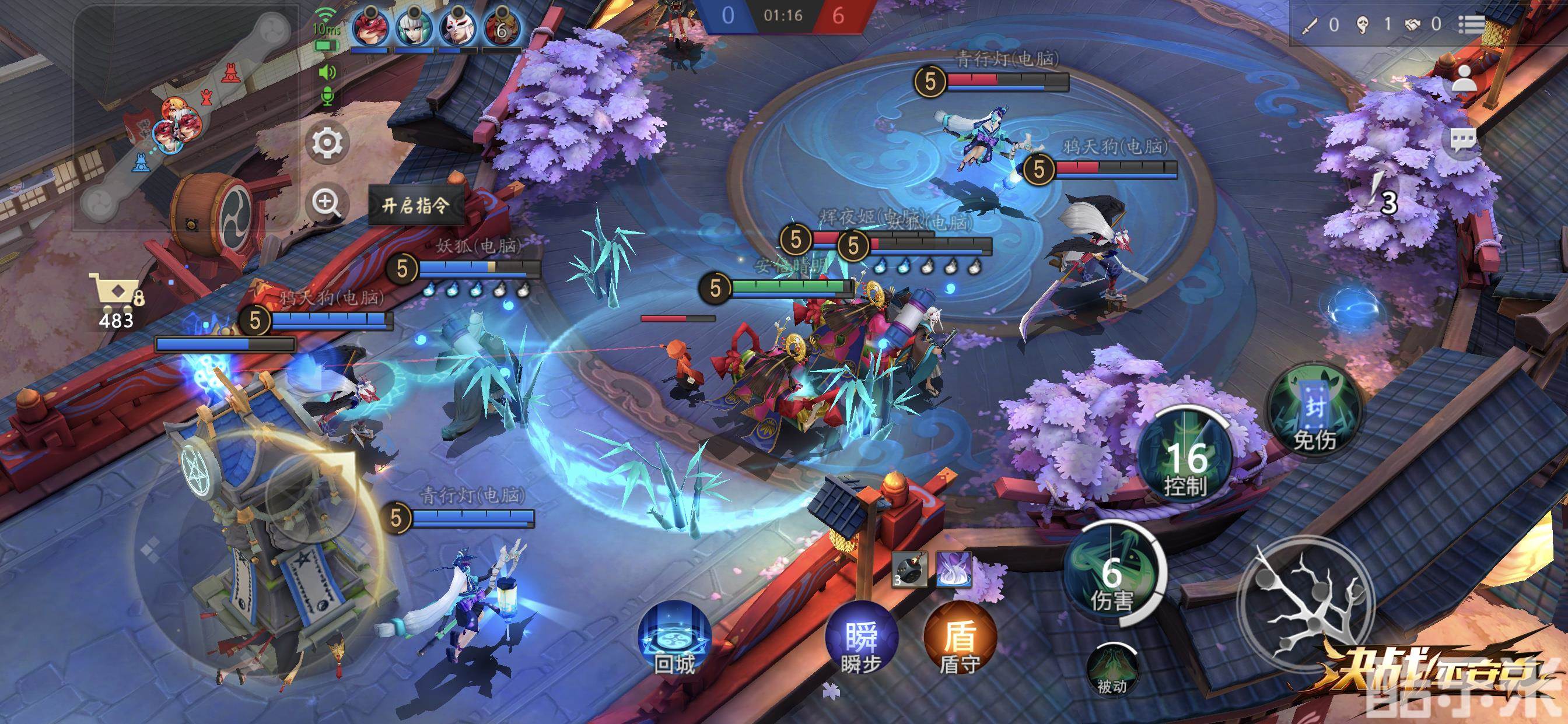Open the chat speech bubble
Image resolution: width=1568 pixels, height=724 pixels.
click(1462, 140)
